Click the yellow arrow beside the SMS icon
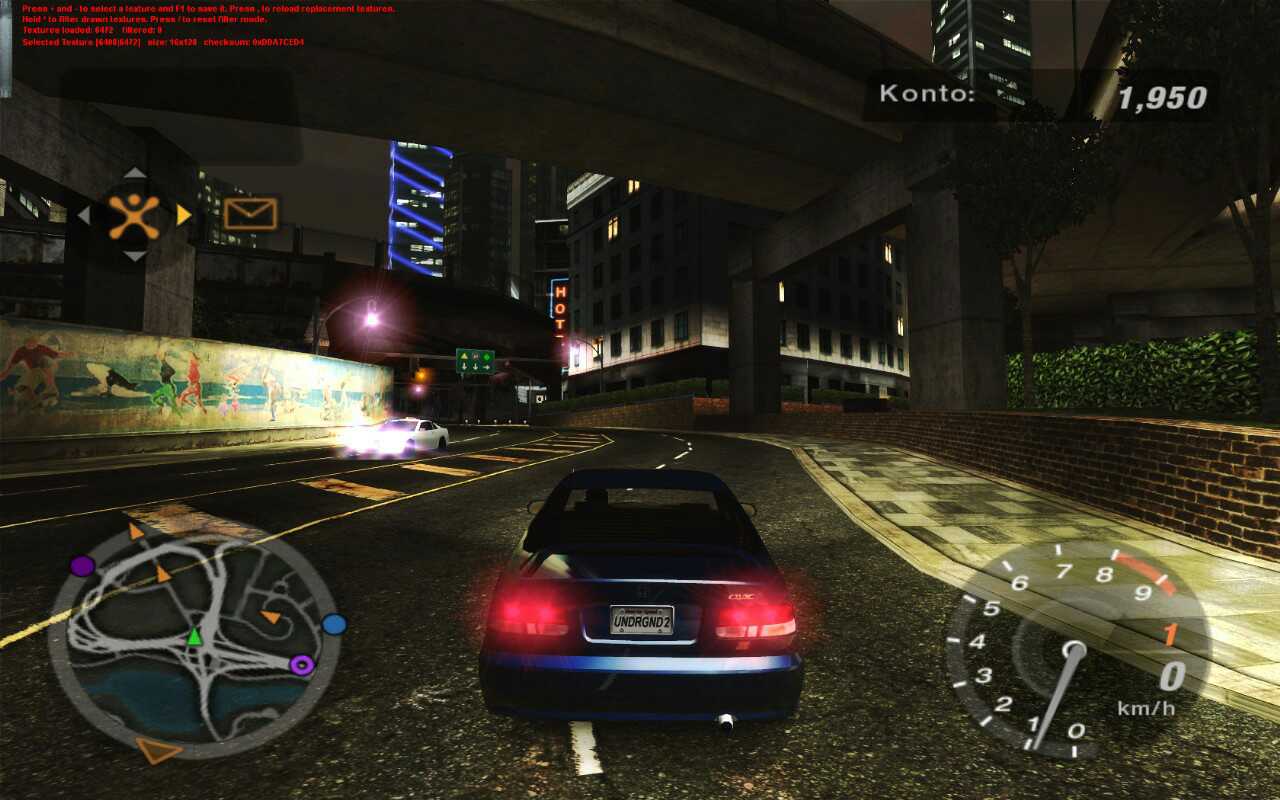Screen dimensions: 1280x800 pos(183,213)
